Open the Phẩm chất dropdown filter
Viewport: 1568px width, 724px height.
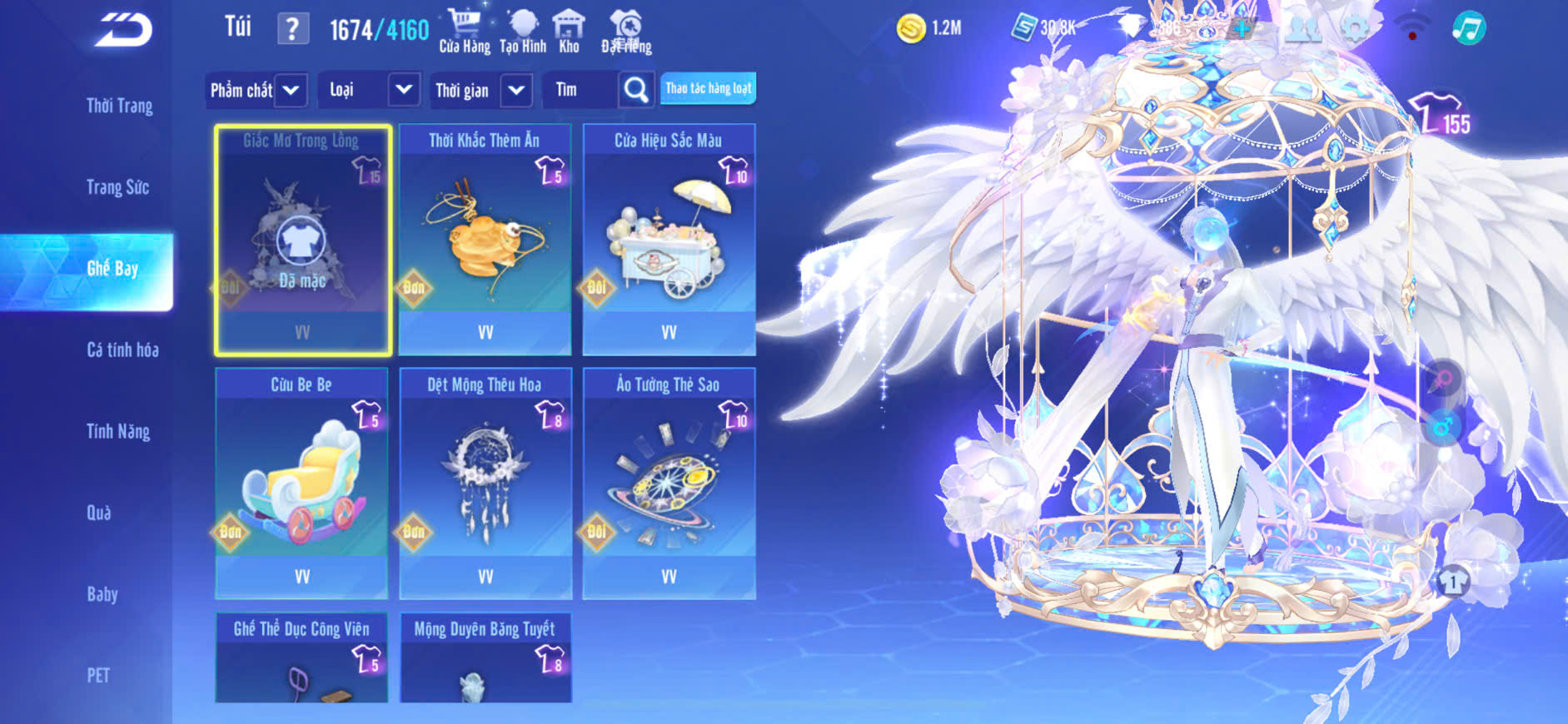(x=256, y=90)
